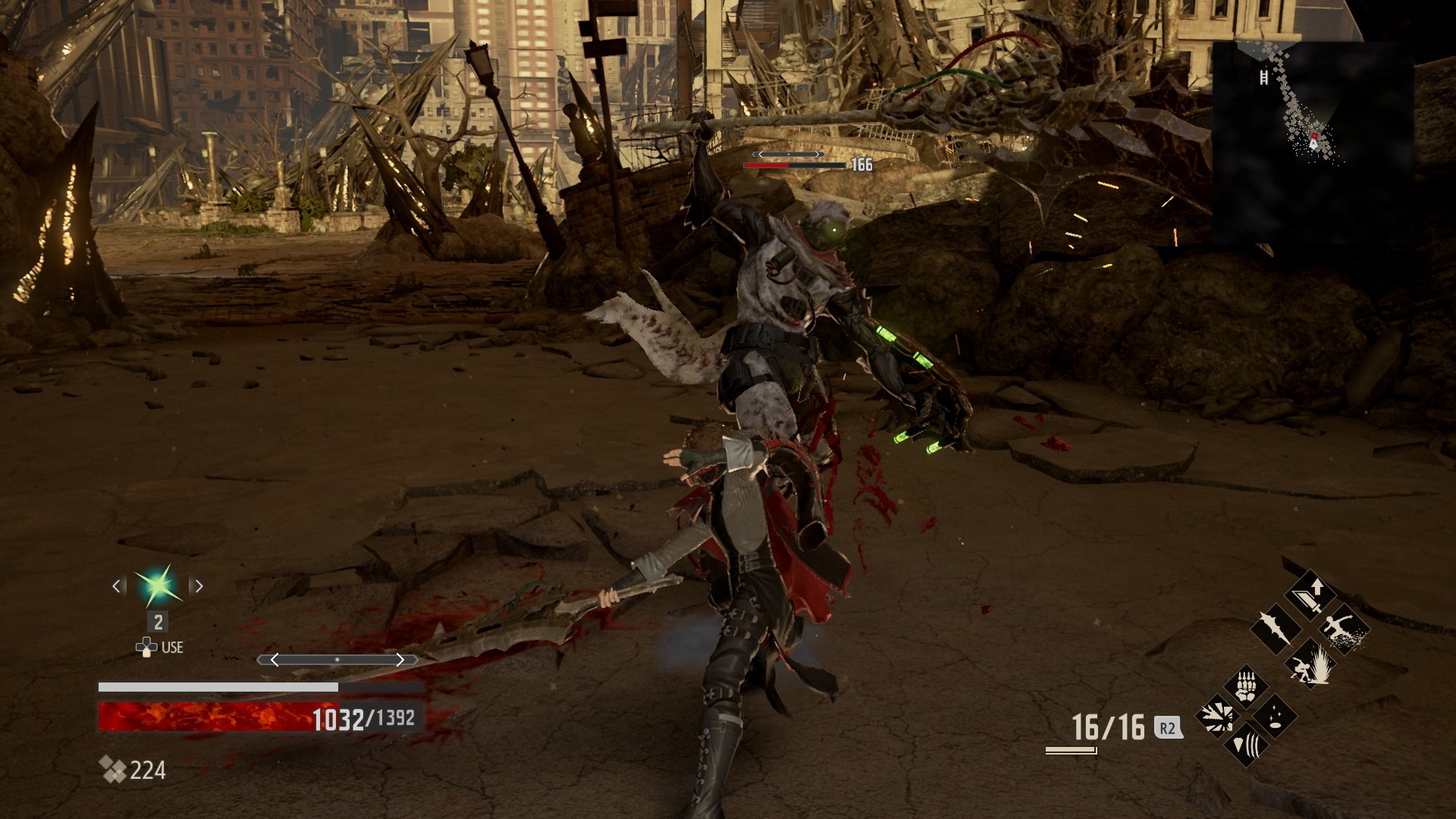This screenshot has width=1456, height=819.
Task: Open the minimap
Action: point(1312,144)
